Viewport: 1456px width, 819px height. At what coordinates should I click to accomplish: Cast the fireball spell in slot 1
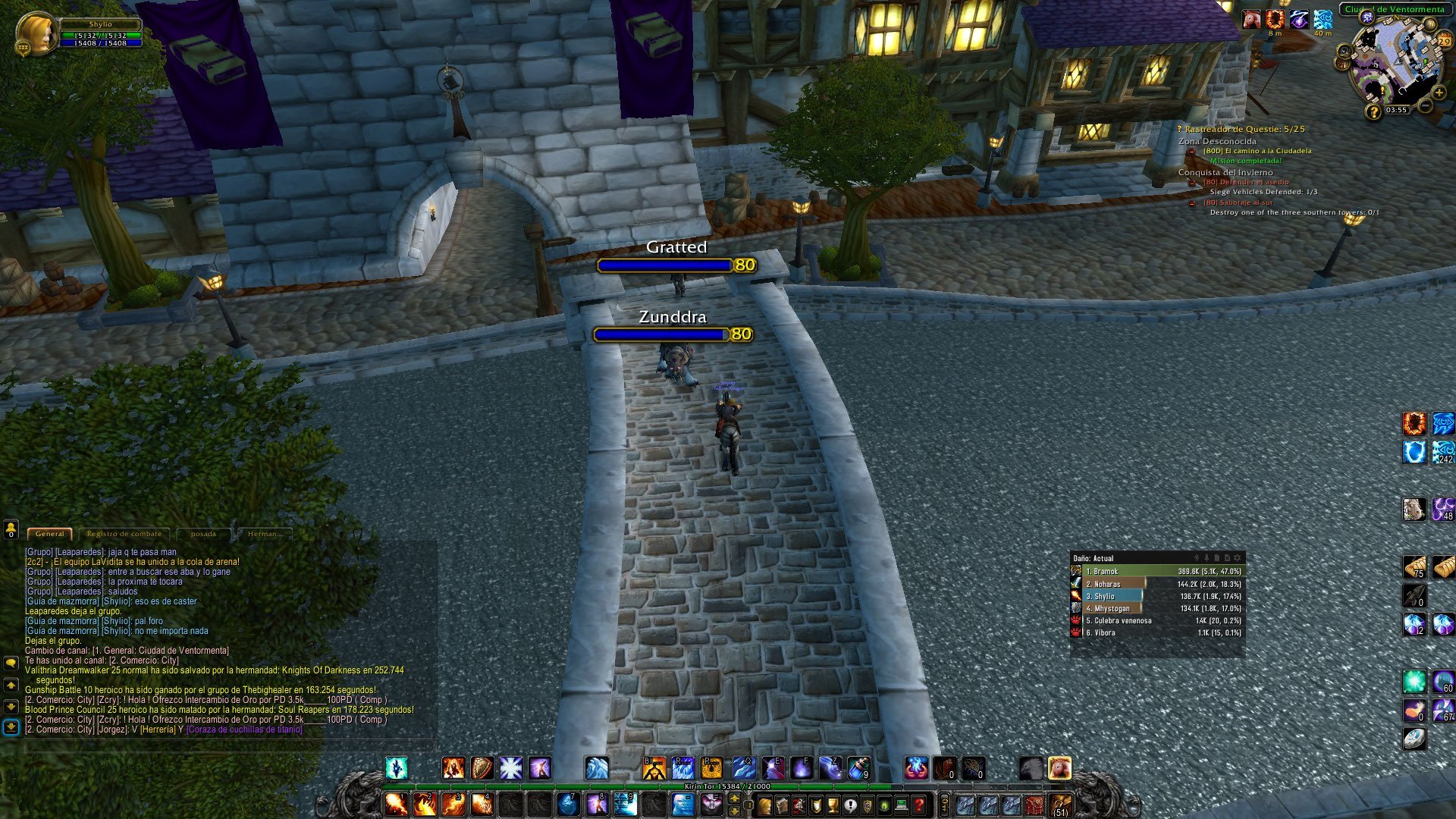pos(397,804)
